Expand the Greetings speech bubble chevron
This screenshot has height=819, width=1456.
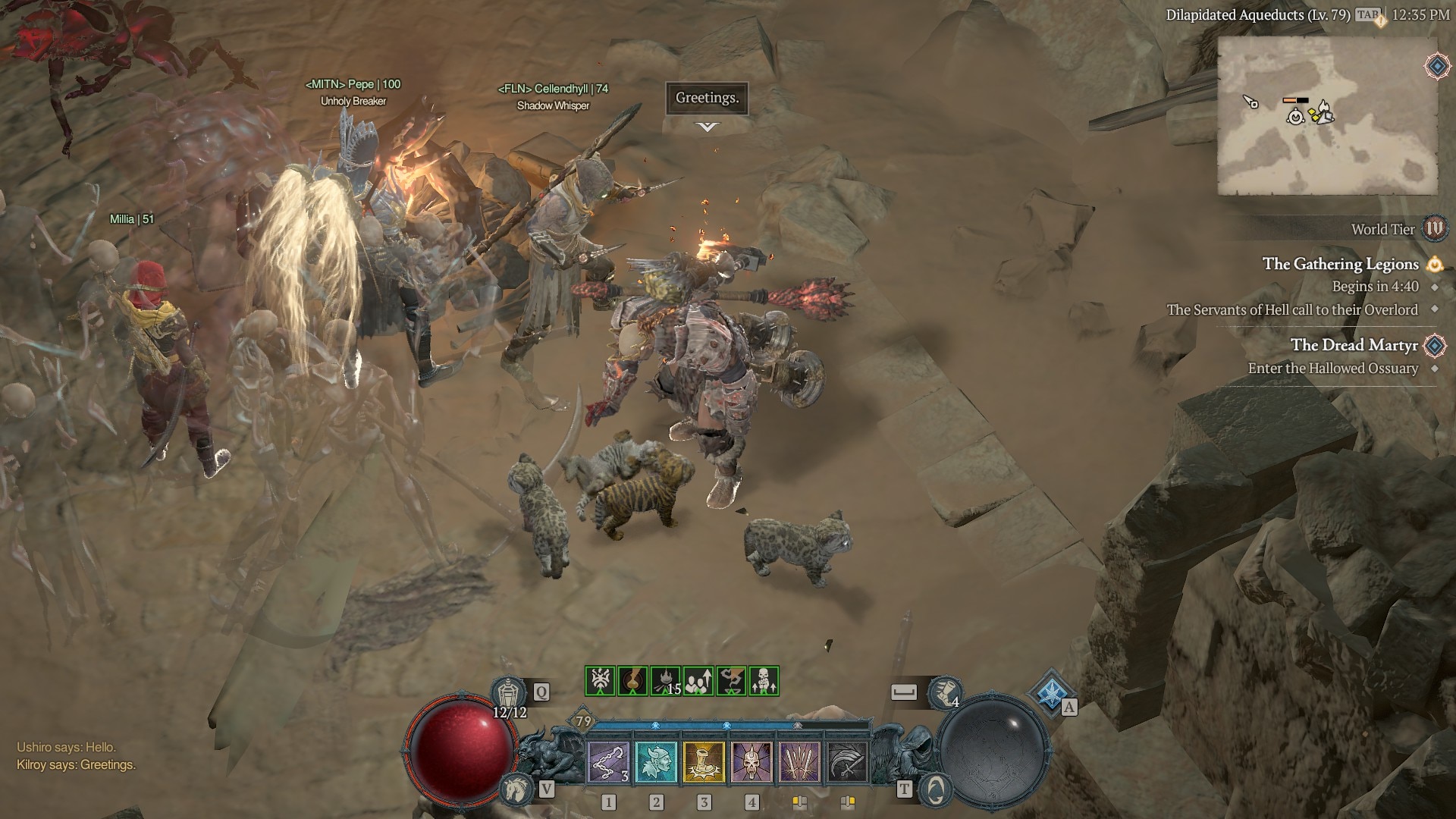[x=705, y=125]
